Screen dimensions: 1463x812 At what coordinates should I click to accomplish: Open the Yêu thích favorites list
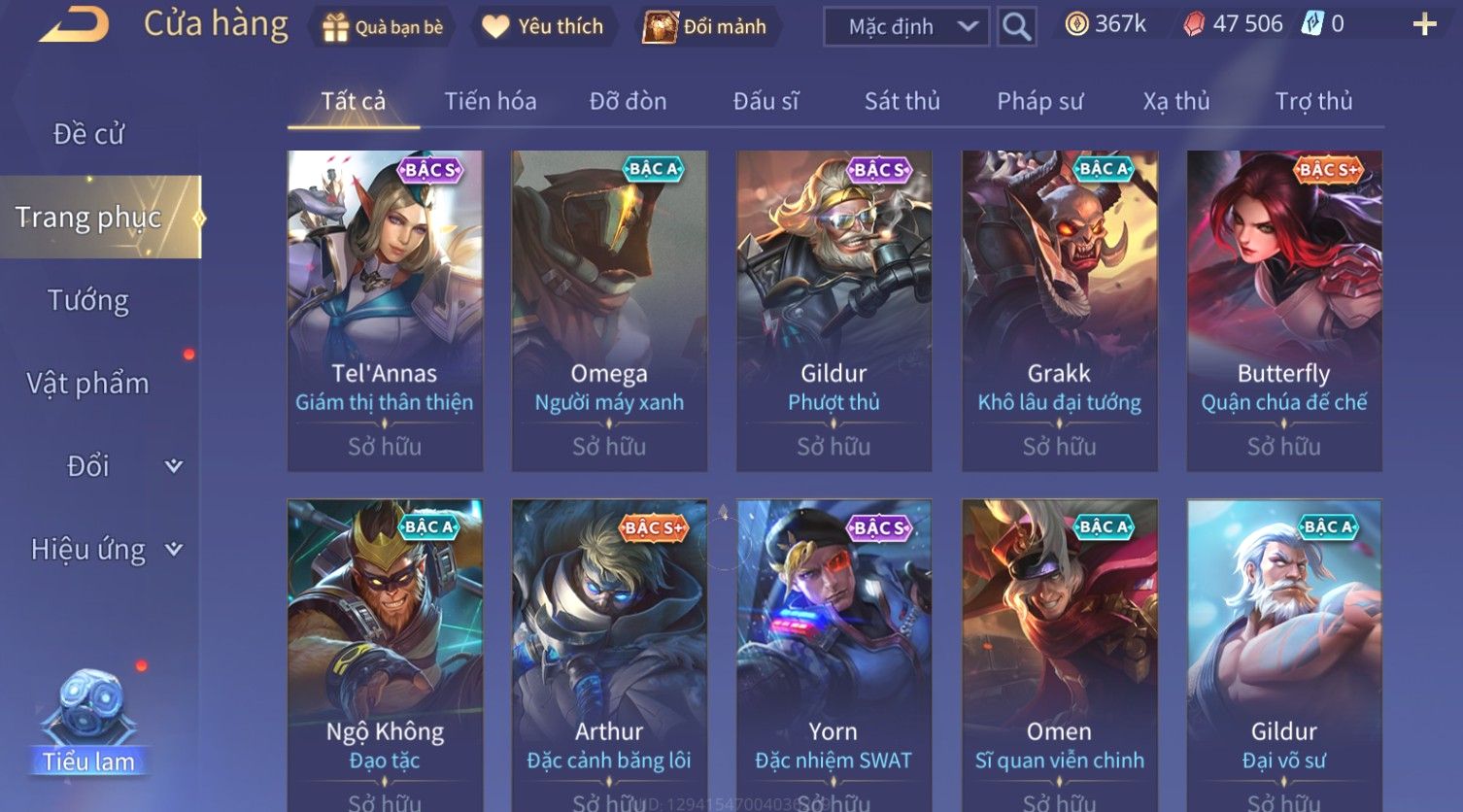[x=543, y=27]
